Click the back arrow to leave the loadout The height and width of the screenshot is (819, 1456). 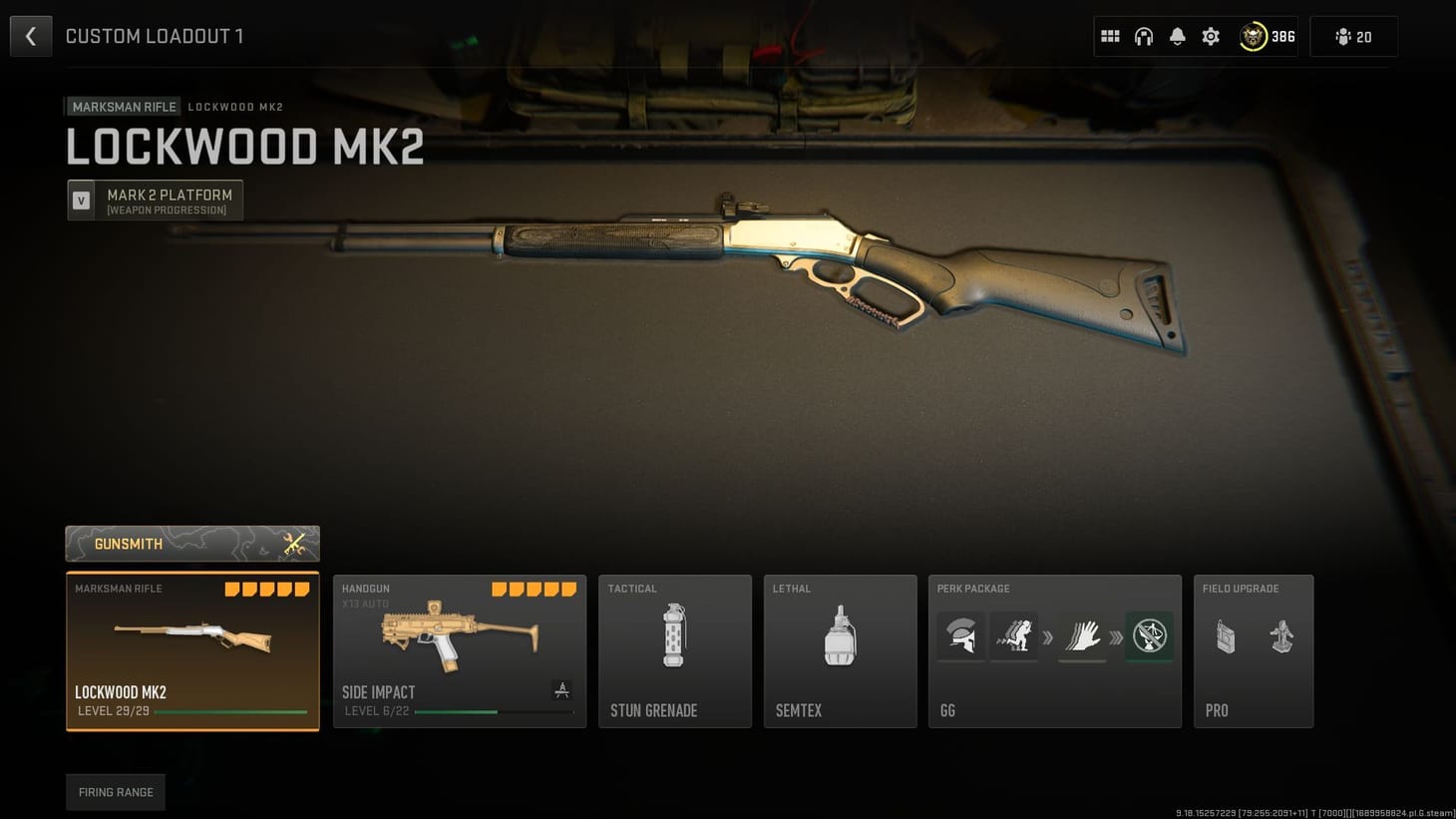[x=30, y=36]
